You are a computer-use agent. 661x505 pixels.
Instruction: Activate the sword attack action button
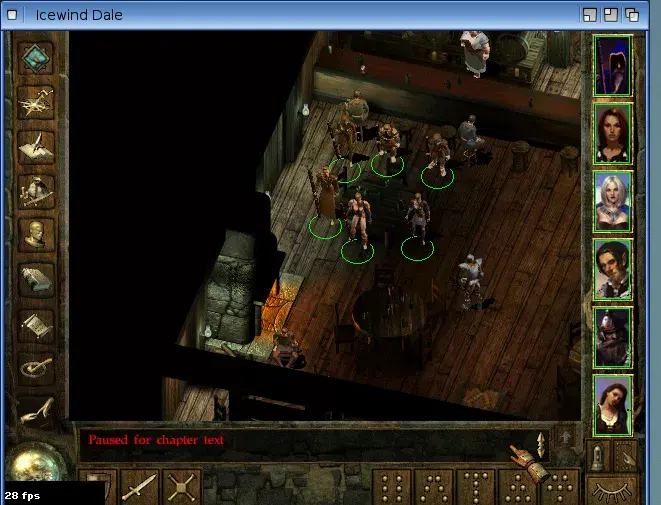(x=139, y=488)
